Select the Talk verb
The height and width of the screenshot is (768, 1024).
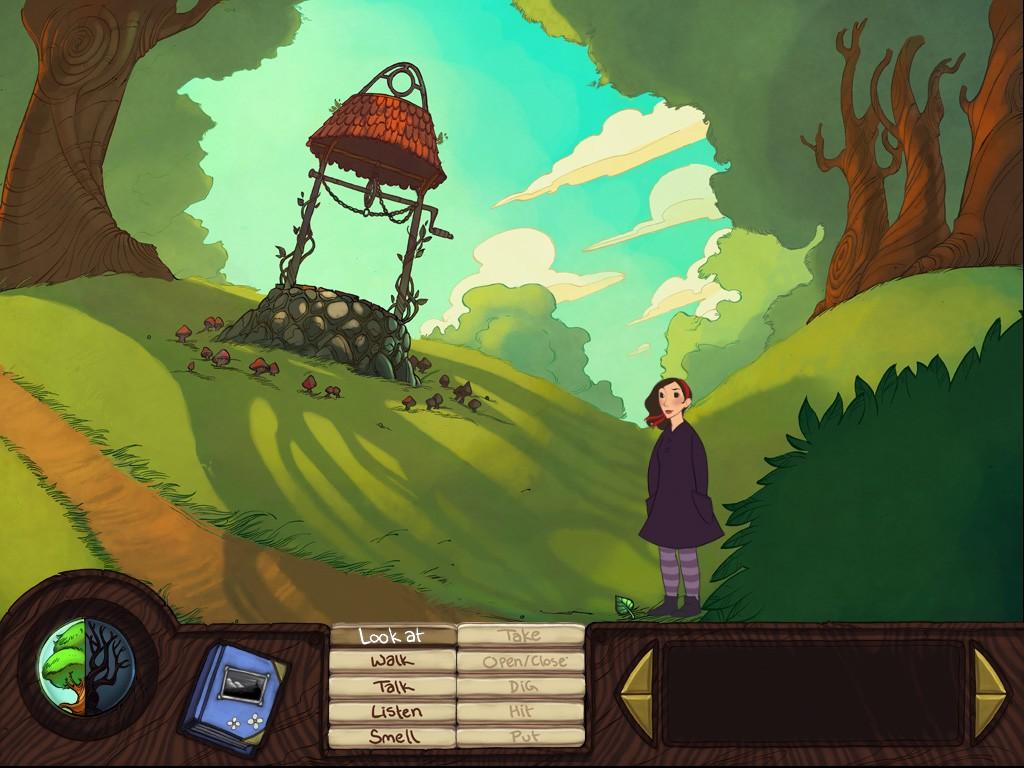pos(392,687)
